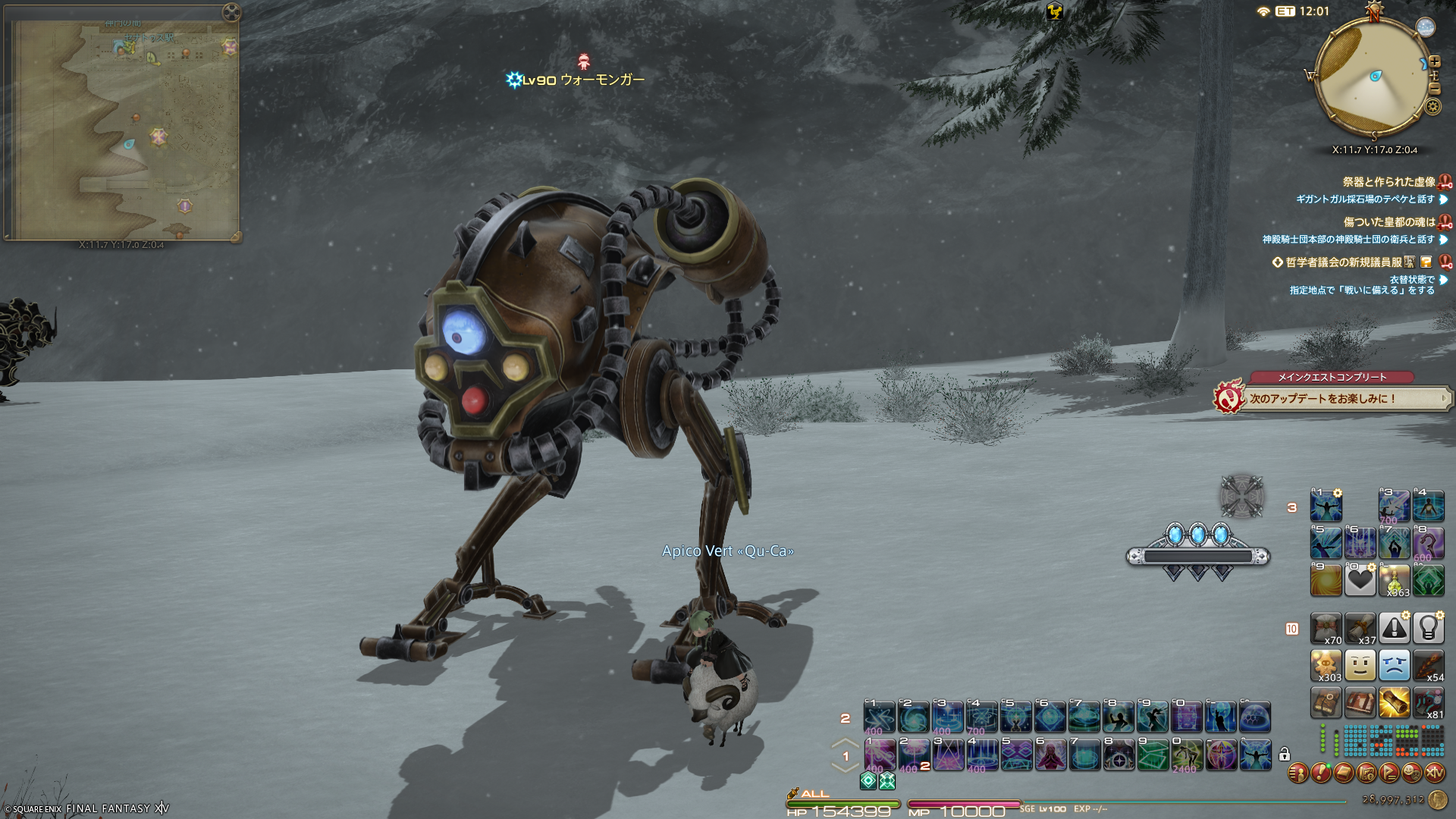
Task: Zoom out on the circular minimap
Action: pos(1434,89)
